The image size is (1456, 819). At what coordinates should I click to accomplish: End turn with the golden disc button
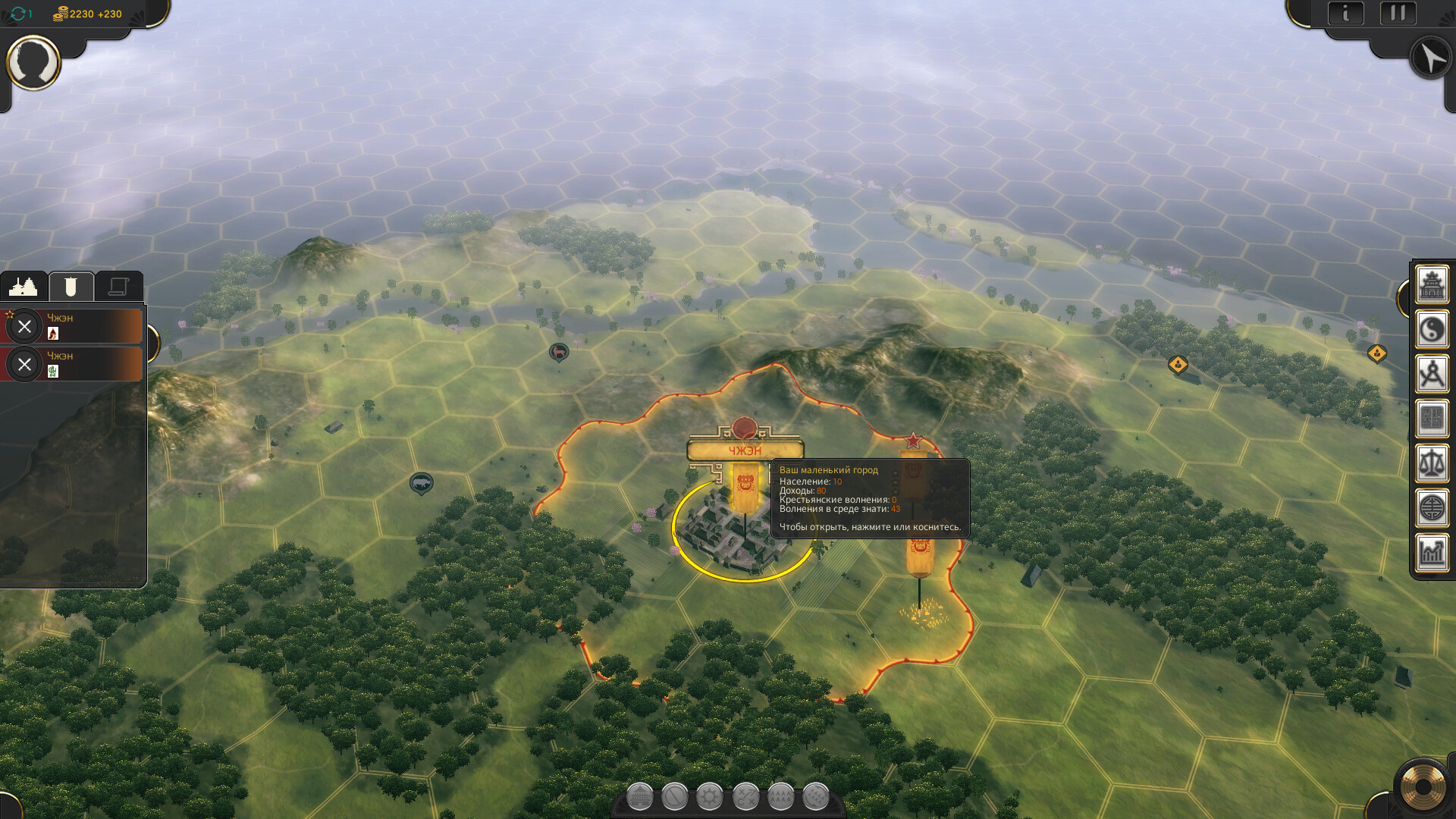click(1422, 787)
